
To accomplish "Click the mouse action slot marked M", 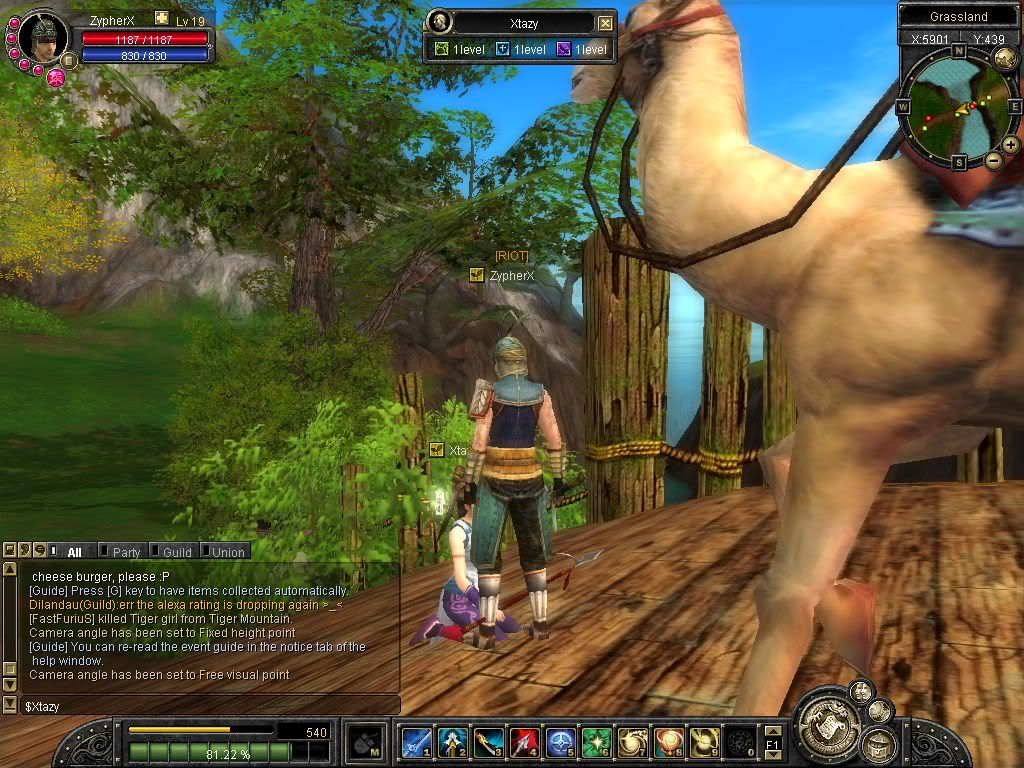I will coord(364,742).
